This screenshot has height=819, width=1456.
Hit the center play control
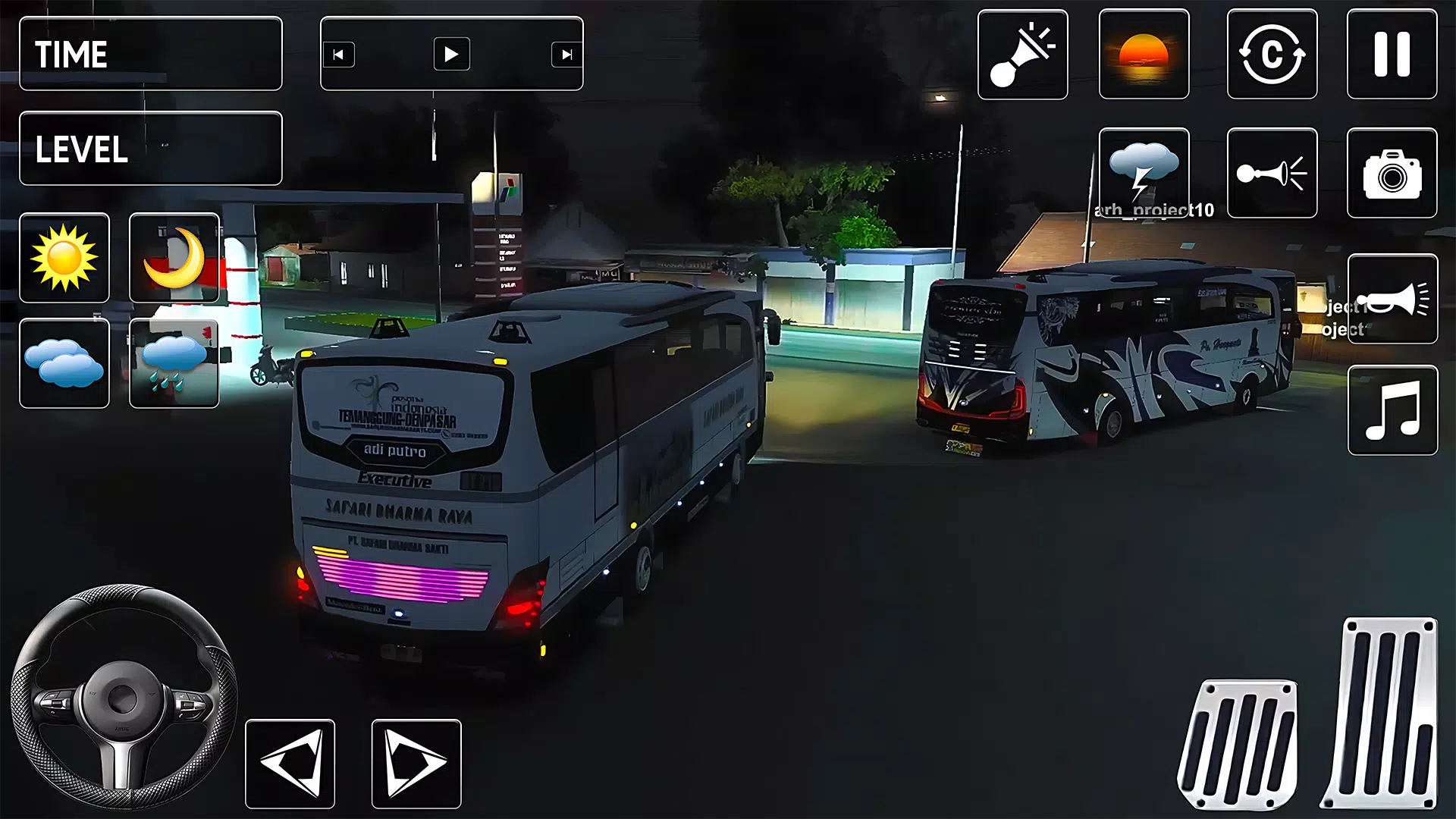point(451,54)
